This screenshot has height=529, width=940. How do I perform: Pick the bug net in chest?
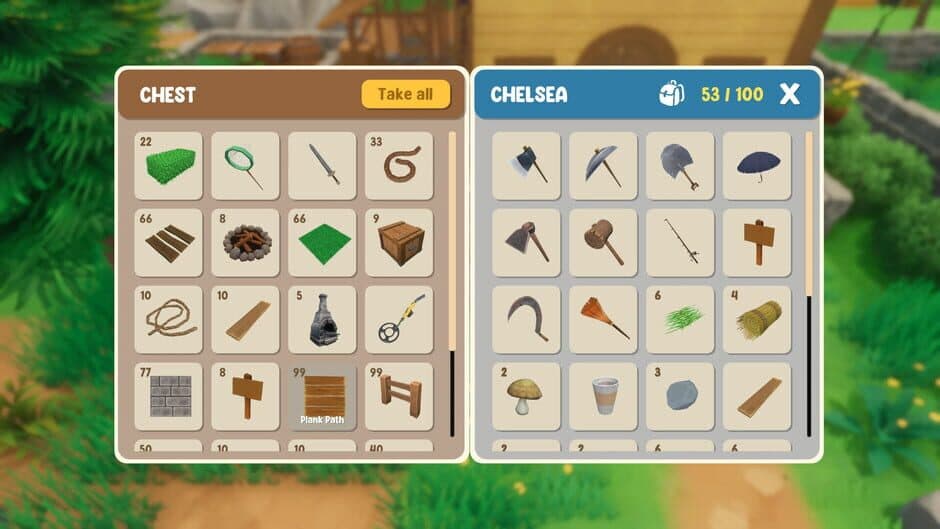[245, 166]
